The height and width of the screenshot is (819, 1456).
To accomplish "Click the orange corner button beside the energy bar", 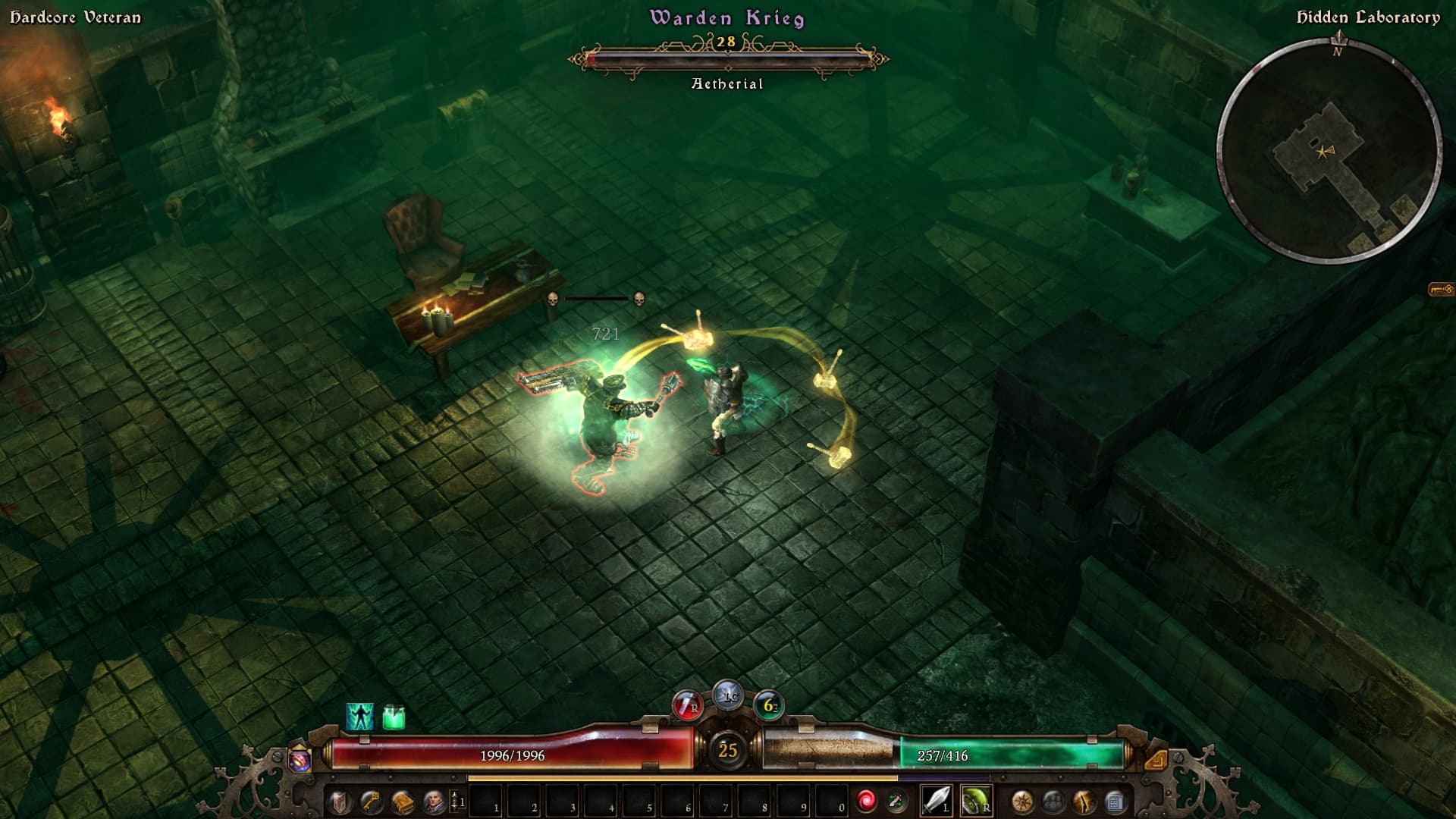I will point(1156,759).
